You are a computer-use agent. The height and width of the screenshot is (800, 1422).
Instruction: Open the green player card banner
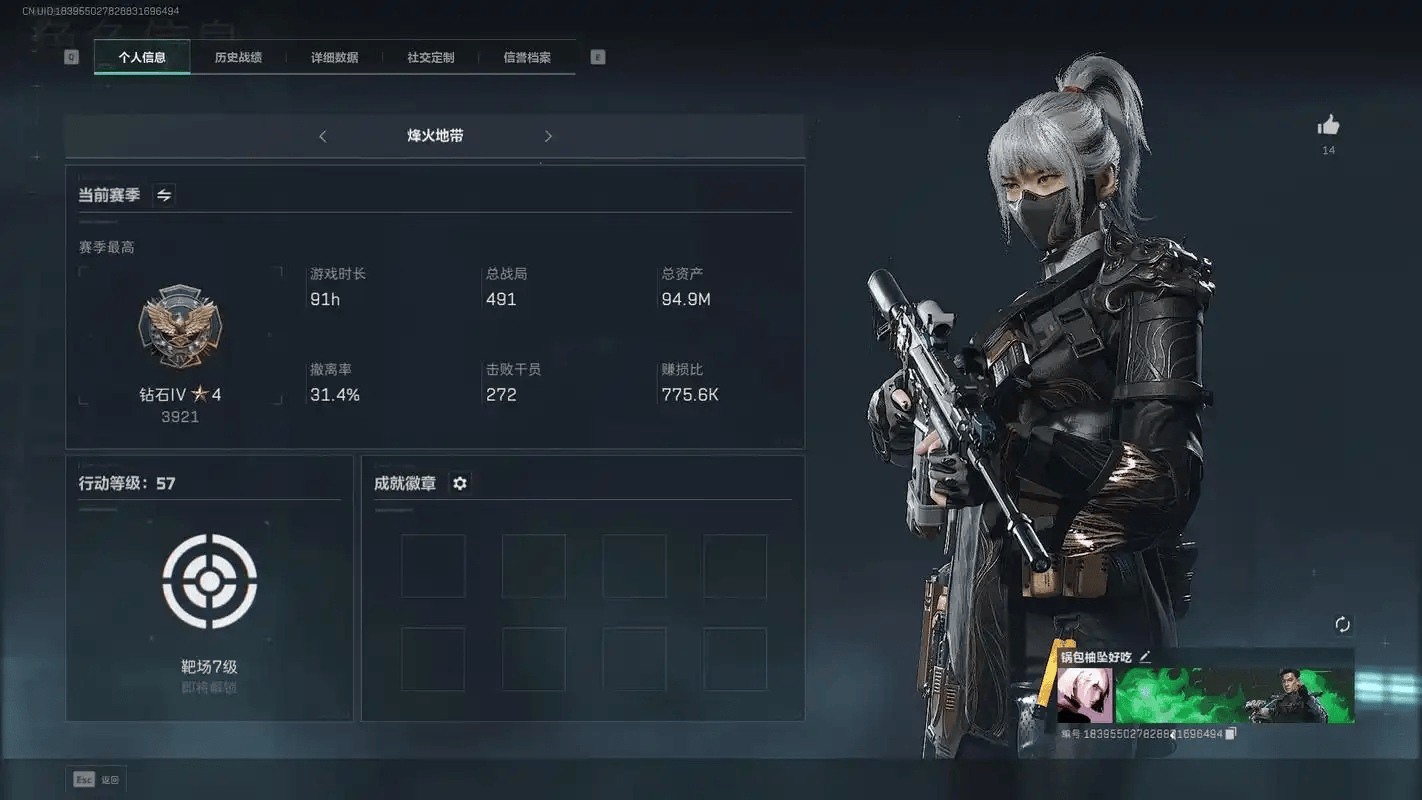(x=1234, y=695)
